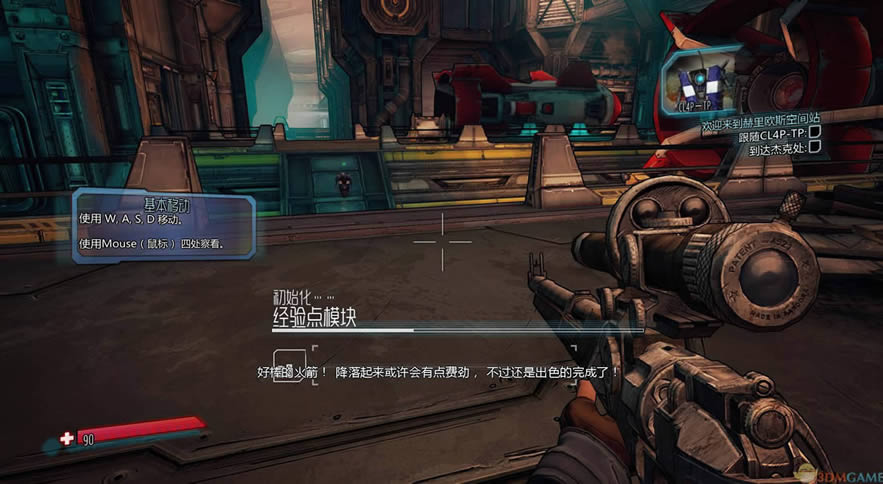Image resolution: width=883 pixels, height=484 pixels.
Task: Select the 欢迎来到赫里欧斯空间站 mission title
Action: 762,117
